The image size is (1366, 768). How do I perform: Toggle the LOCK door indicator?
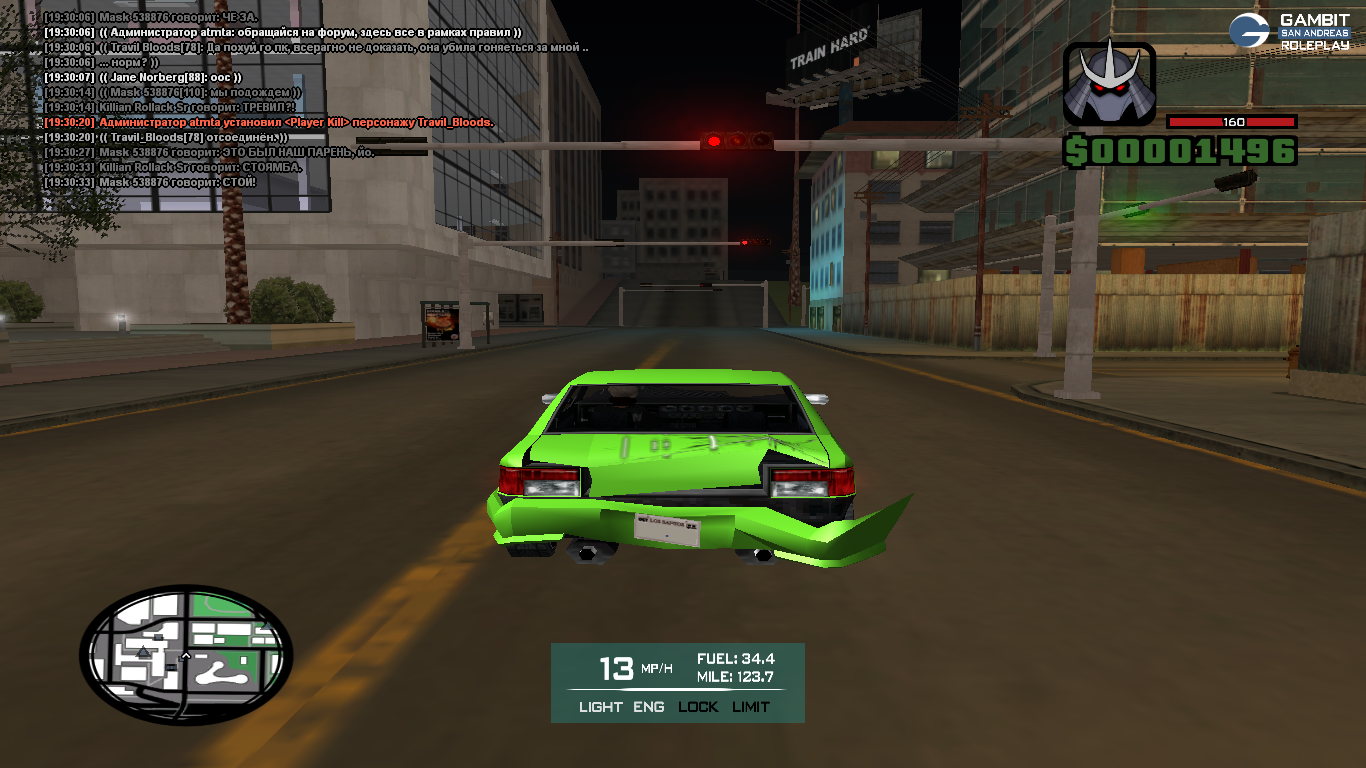(x=698, y=707)
